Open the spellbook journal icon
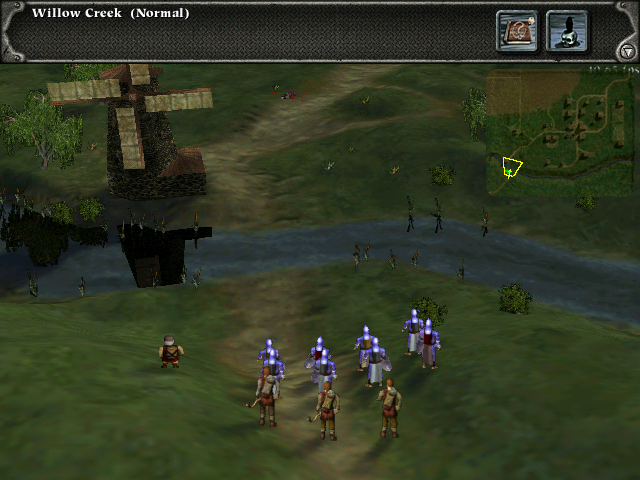Viewport: 640px width, 480px height. pos(517,31)
